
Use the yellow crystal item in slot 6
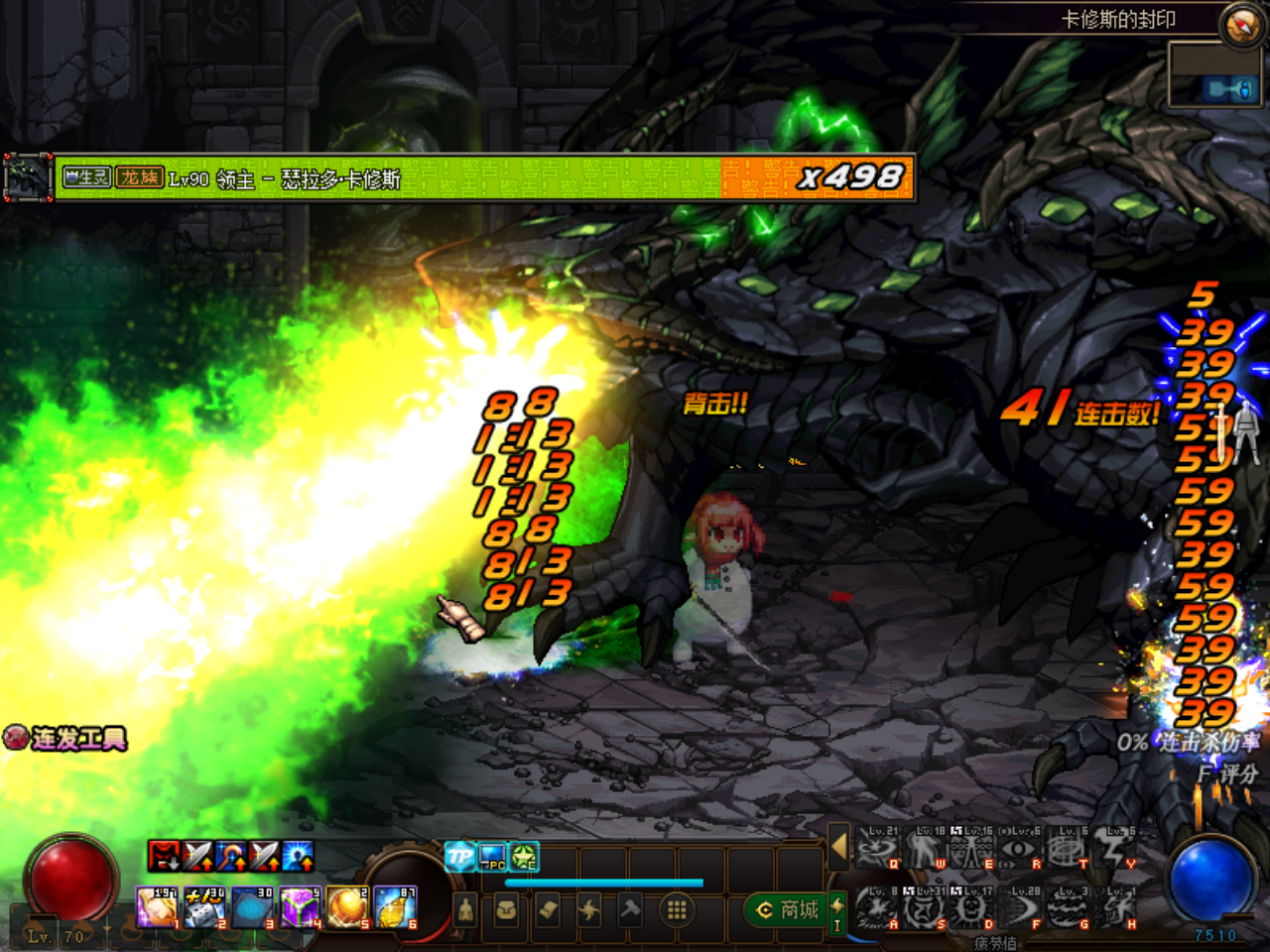[x=394, y=907]
